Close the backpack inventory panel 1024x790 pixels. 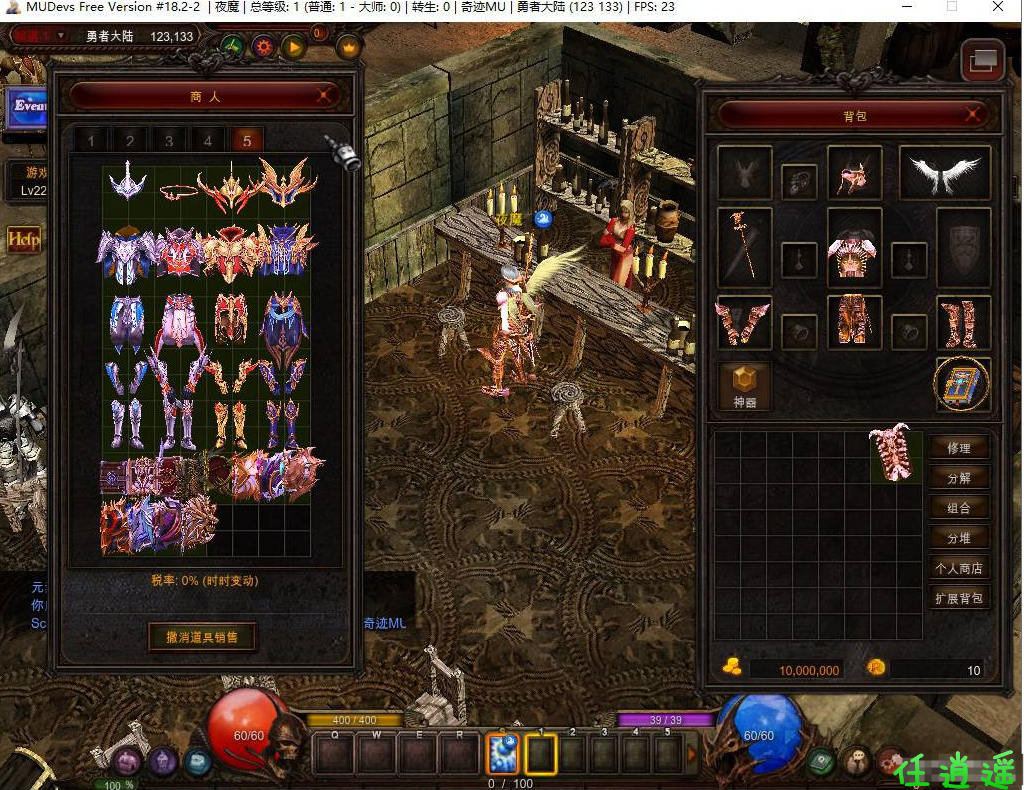(x=971, y=115)
